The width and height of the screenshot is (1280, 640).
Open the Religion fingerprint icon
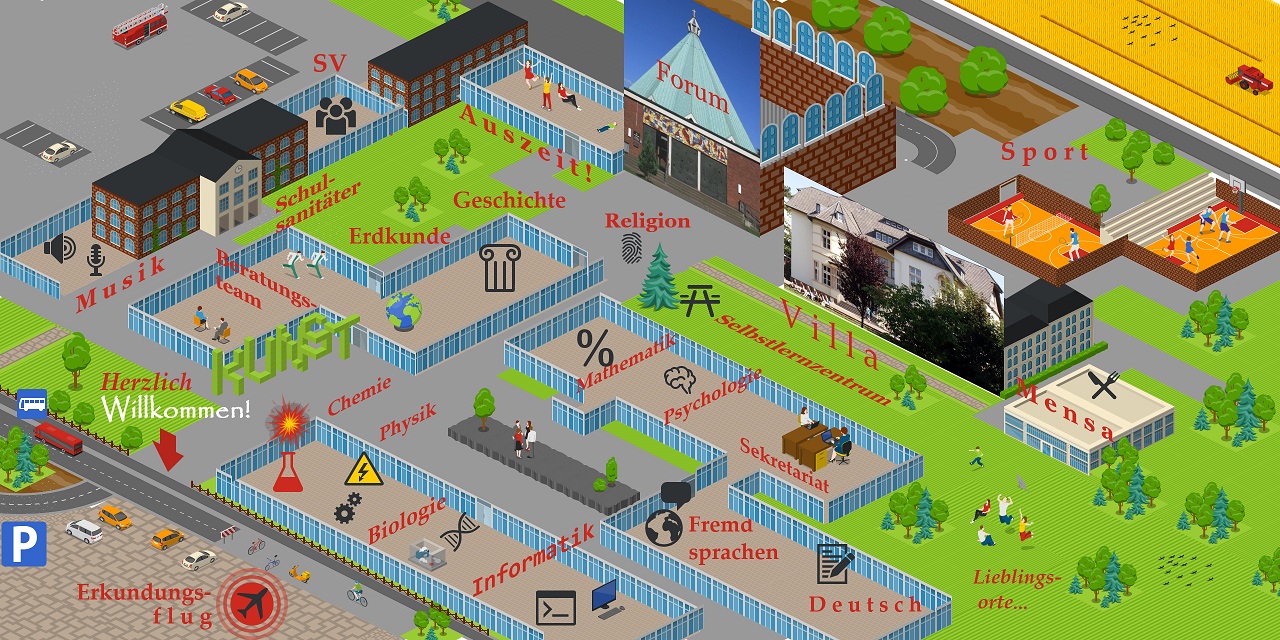coord(632,248)
